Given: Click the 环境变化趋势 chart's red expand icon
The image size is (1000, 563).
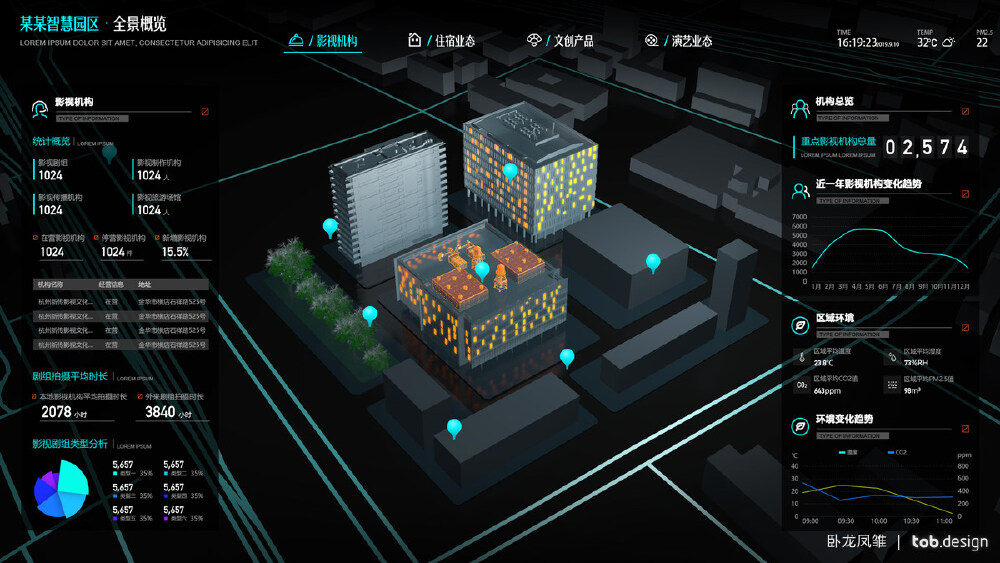Looking at the screenshot, I should tap(965, 428).
